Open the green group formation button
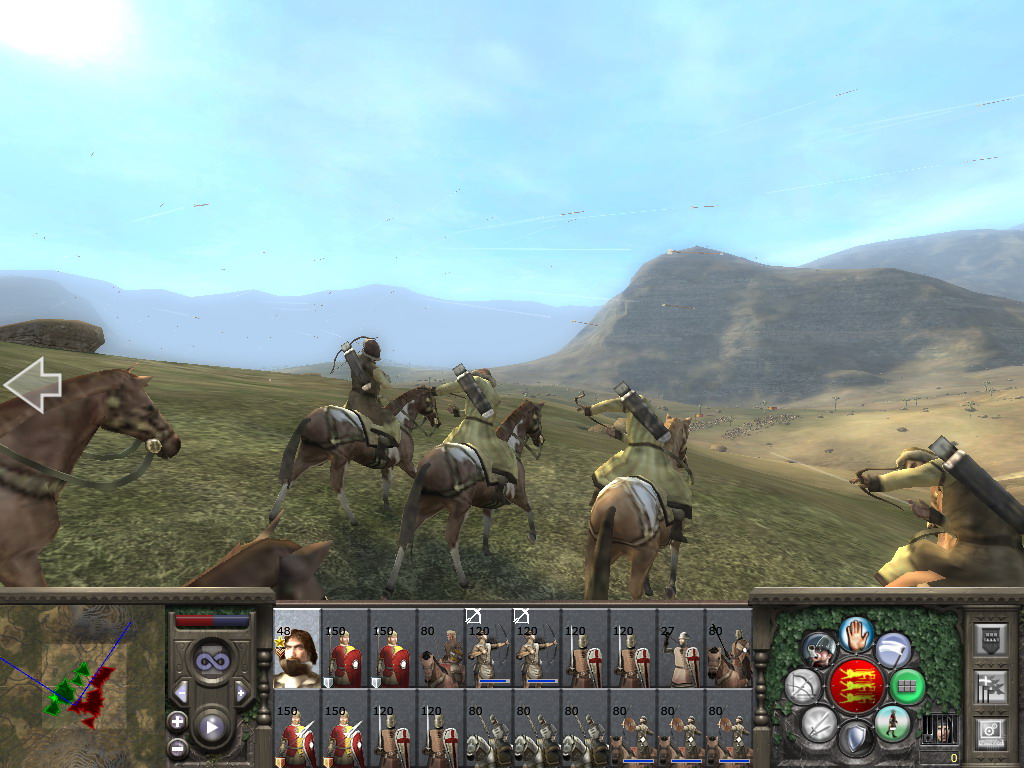Viewport: 1024px width, 768px height. pyautogui.click(x=907, y=687)
